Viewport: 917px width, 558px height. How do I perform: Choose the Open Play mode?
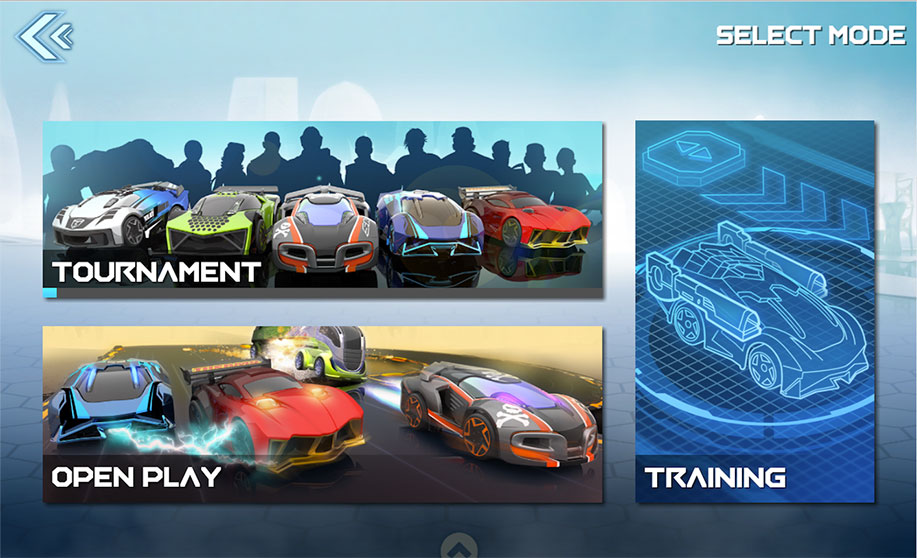(322, 414)
